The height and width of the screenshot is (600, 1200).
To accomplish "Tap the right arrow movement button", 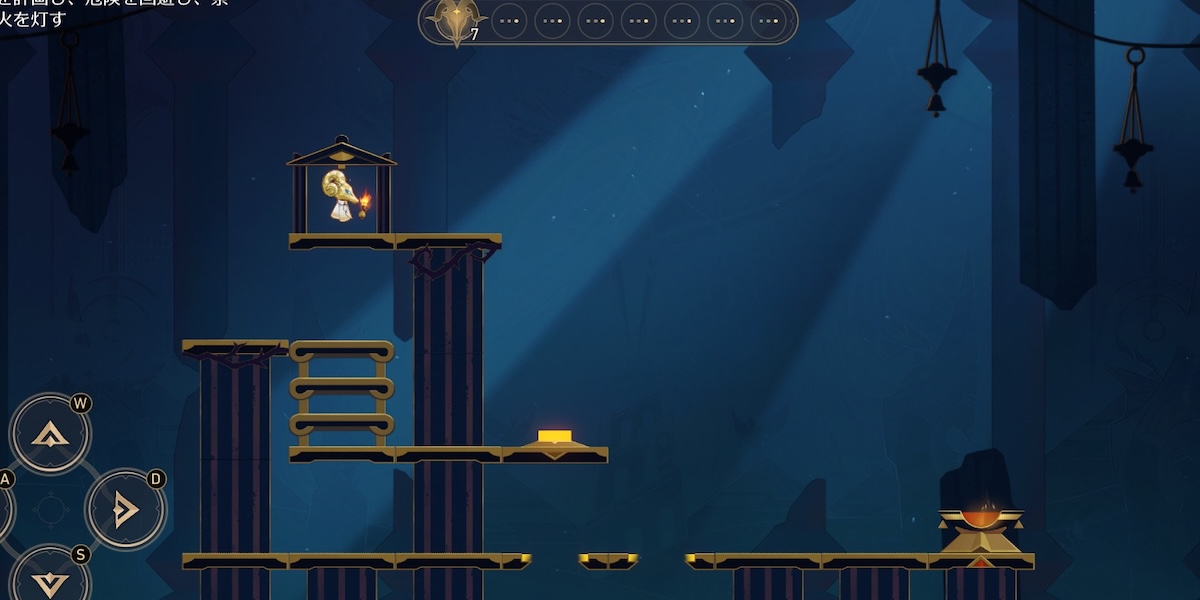I will click(125, 510).
